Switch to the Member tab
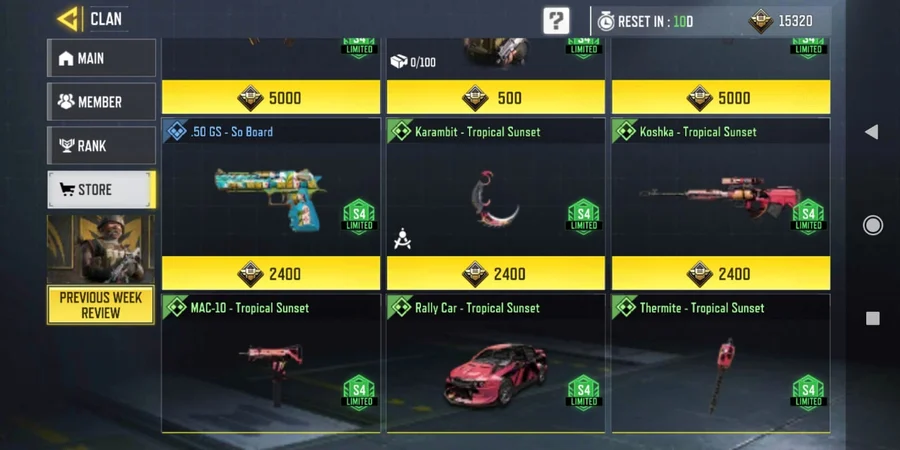Screen dimensions: 900x450 coord(101,102)
